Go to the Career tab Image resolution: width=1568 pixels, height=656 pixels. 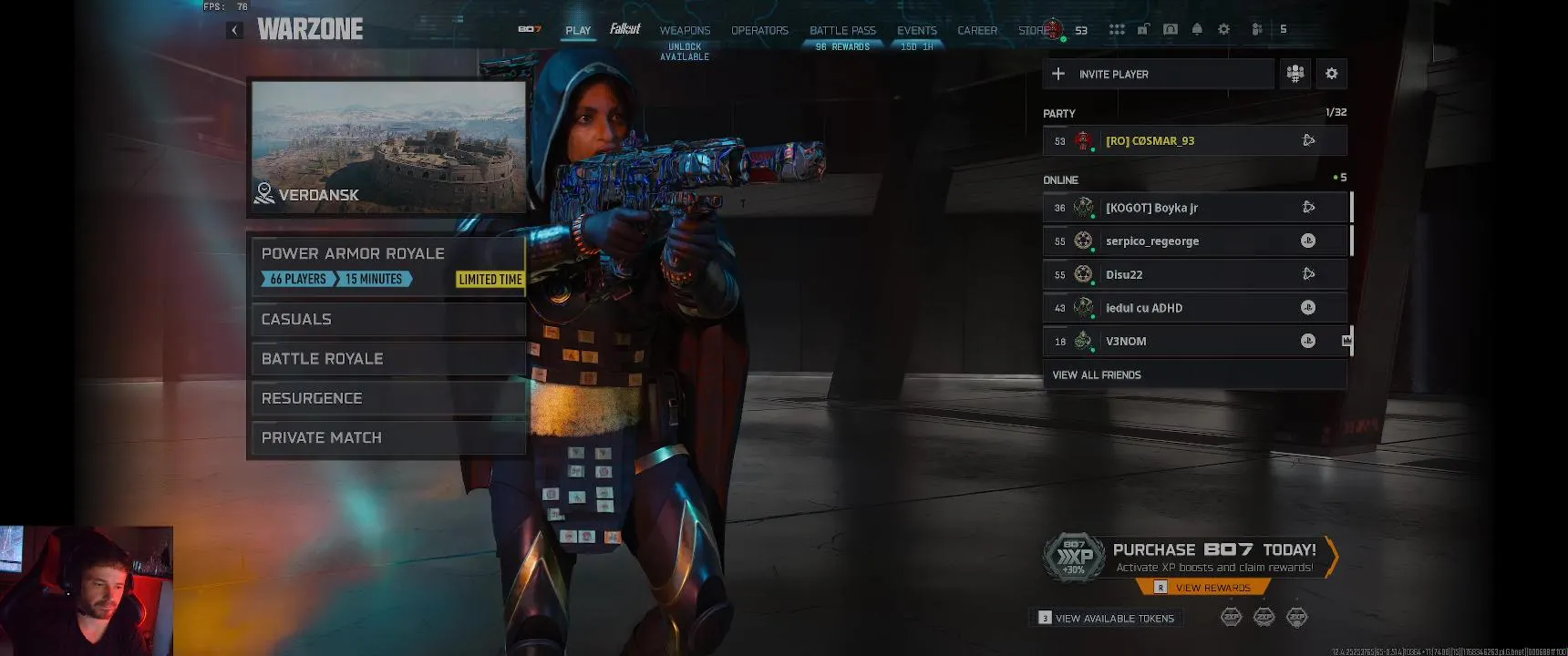pyautogui.click(x=977, y=31)
